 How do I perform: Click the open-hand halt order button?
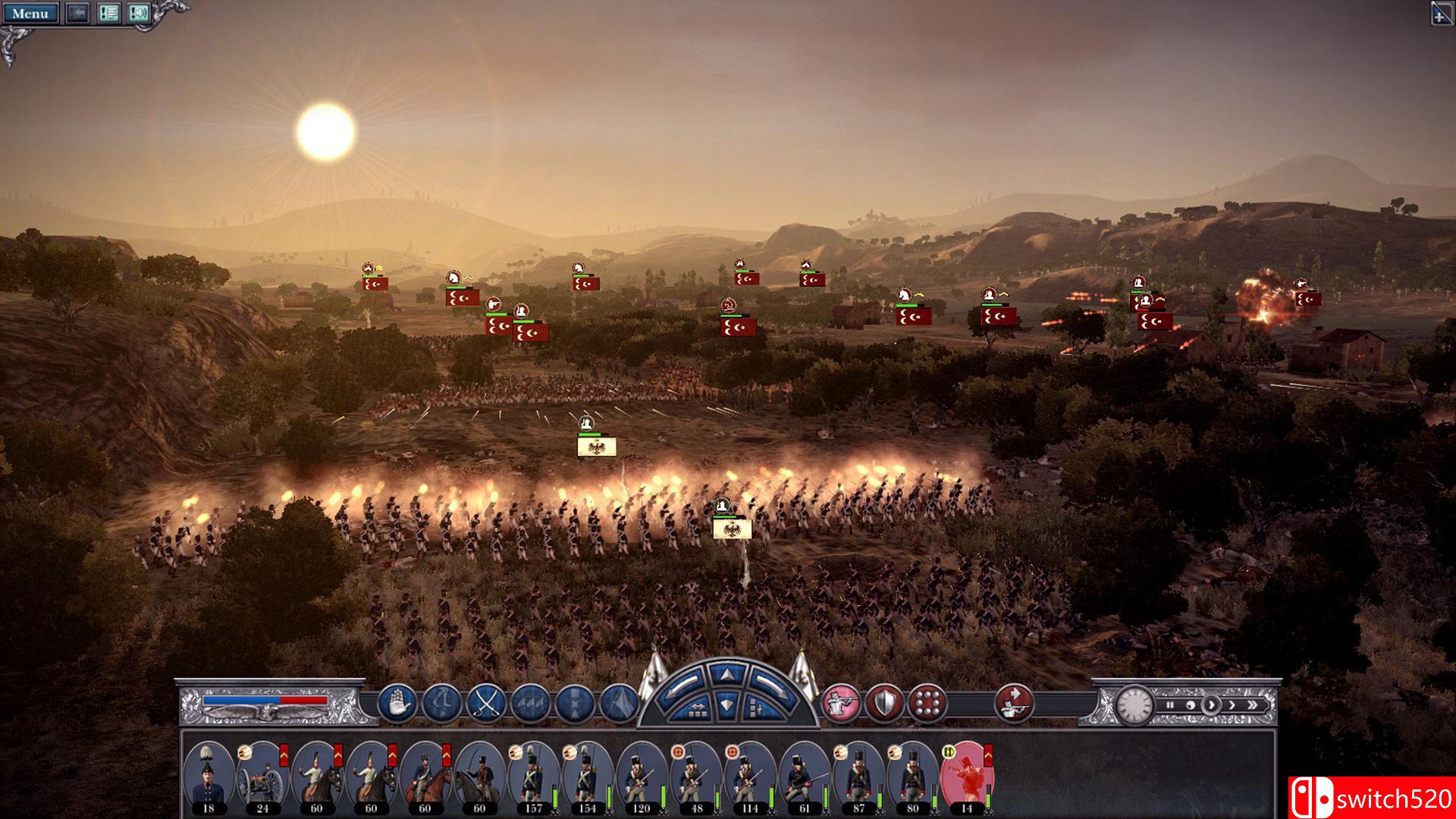coord(397,702)
